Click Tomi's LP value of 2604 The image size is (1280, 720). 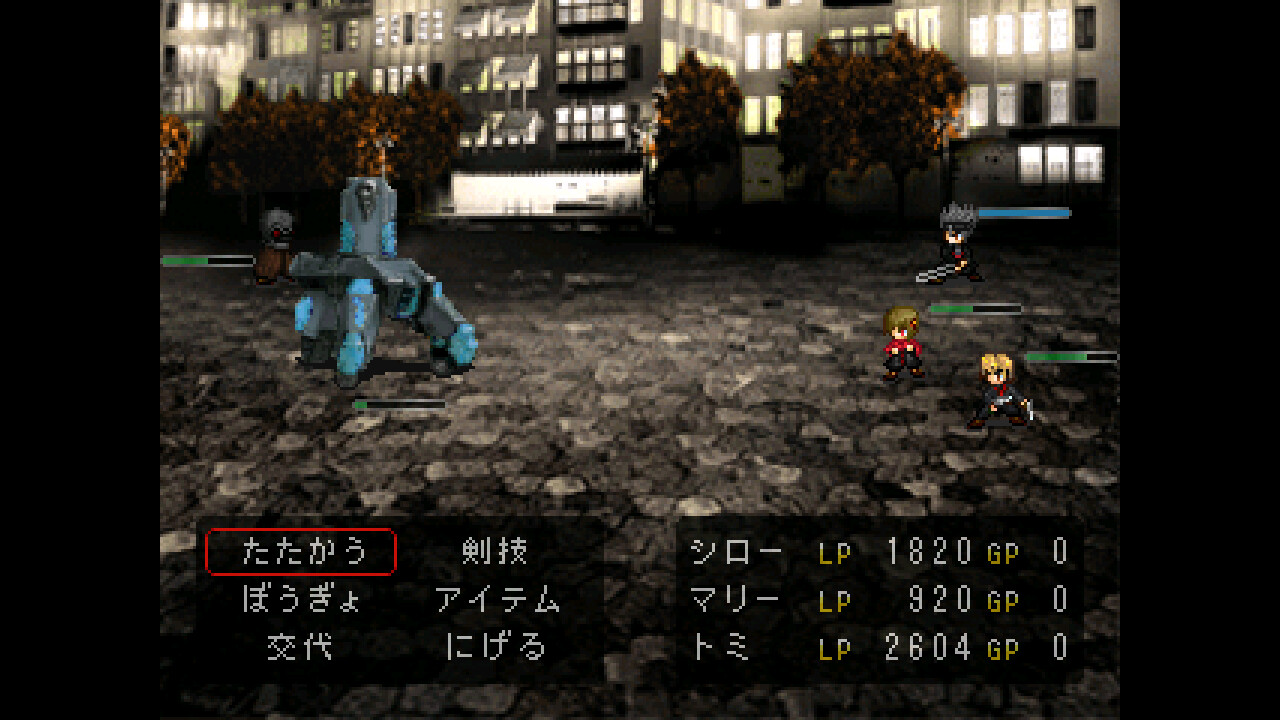[x=930, y=648]
